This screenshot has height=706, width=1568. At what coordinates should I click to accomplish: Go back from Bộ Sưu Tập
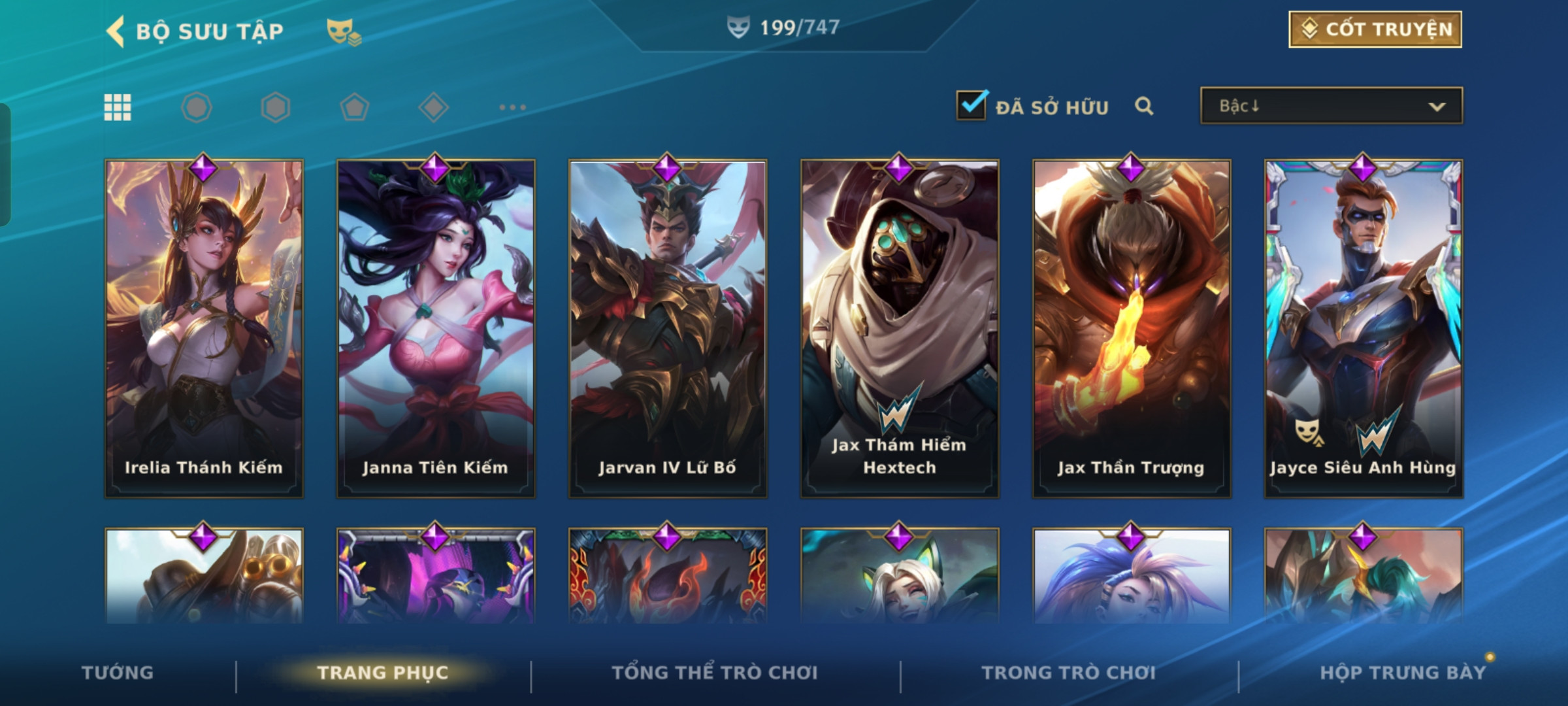tap(116, 31)
